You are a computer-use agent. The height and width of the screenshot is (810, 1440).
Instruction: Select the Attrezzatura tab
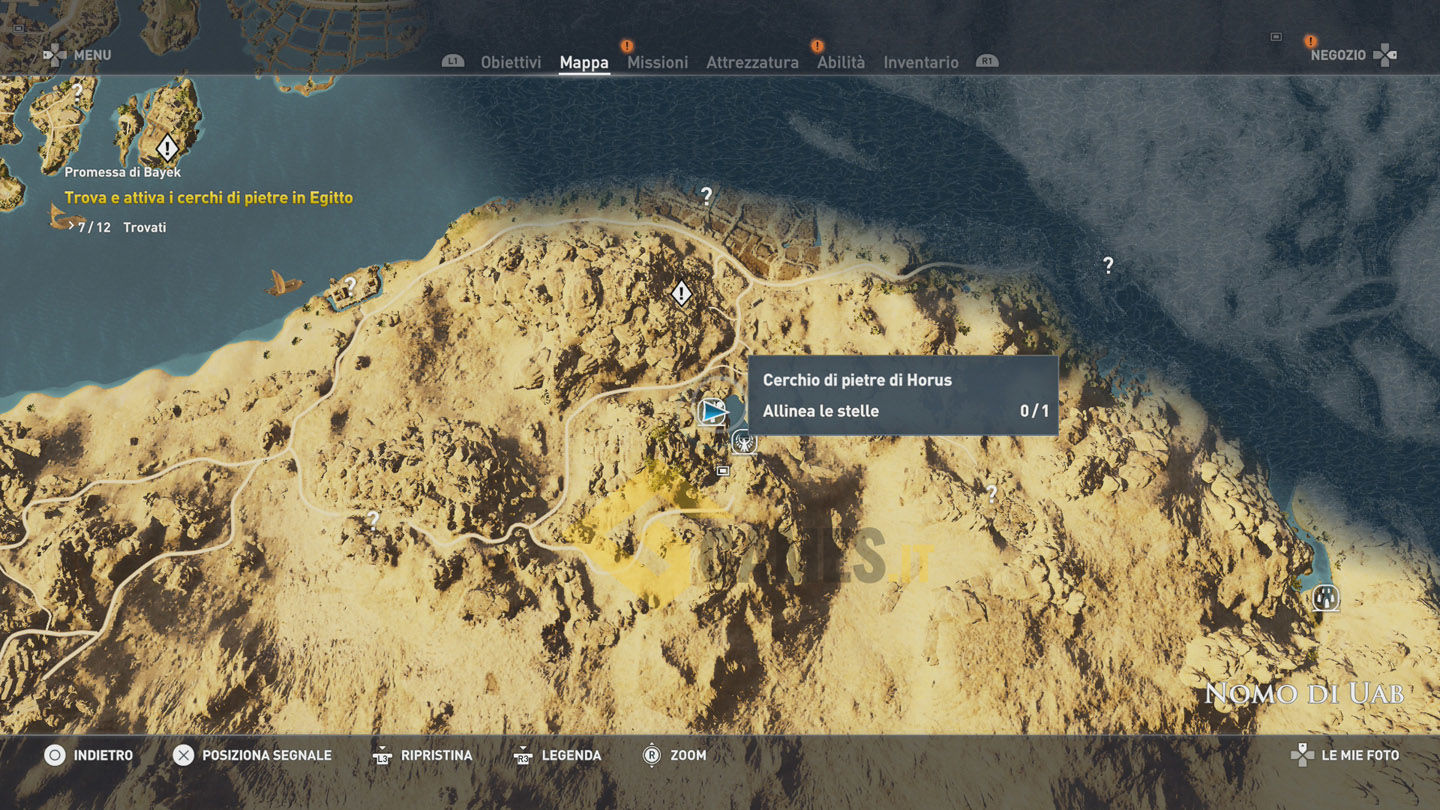[752, 62]
